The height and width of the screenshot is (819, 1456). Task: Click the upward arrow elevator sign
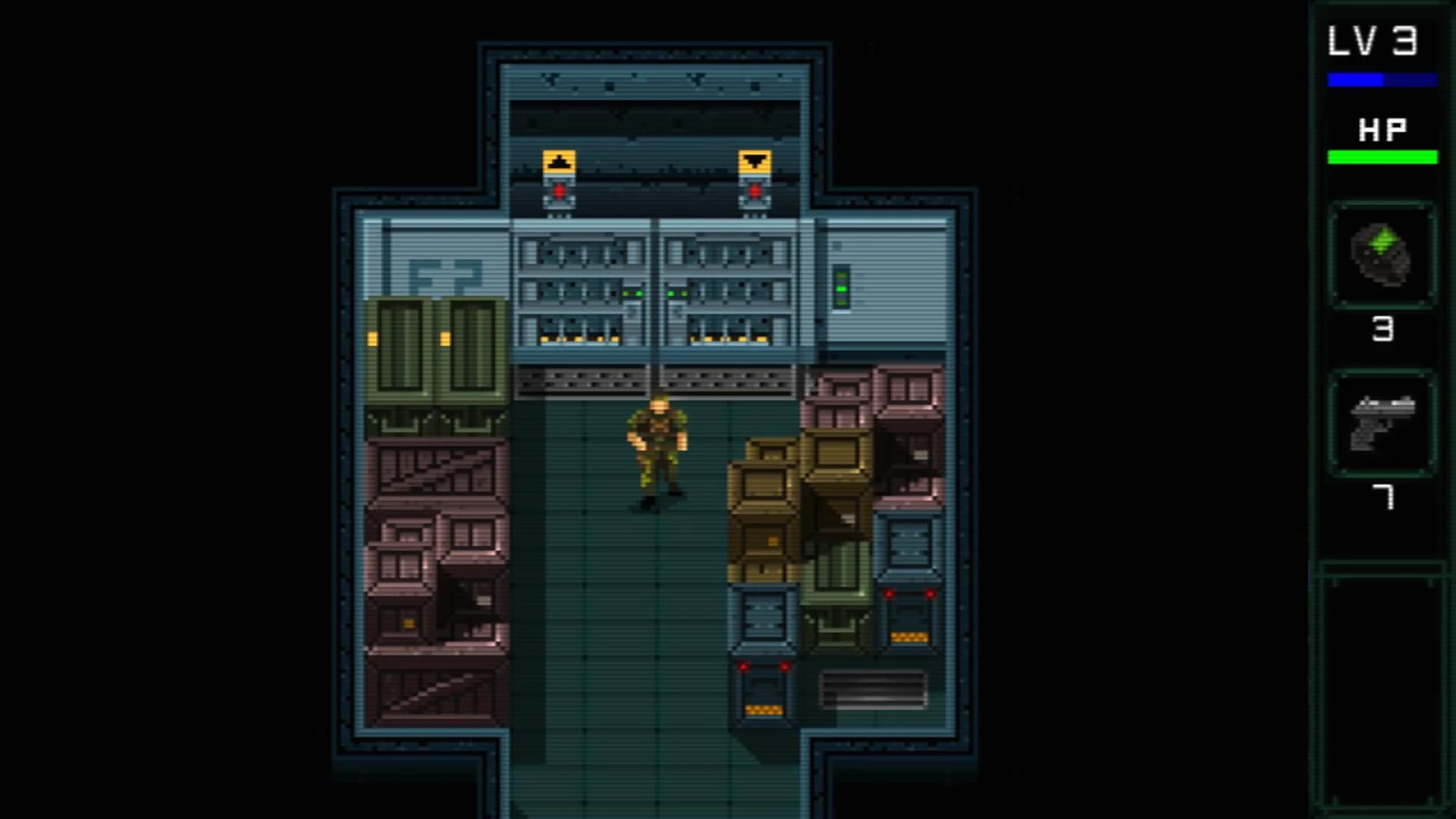pos(560,162)
